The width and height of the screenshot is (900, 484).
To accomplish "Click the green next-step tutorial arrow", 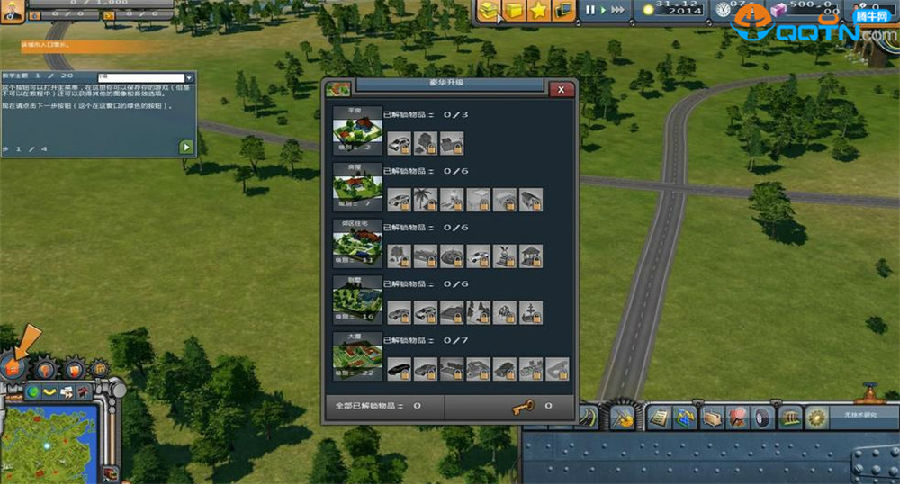I will [185, 147].
